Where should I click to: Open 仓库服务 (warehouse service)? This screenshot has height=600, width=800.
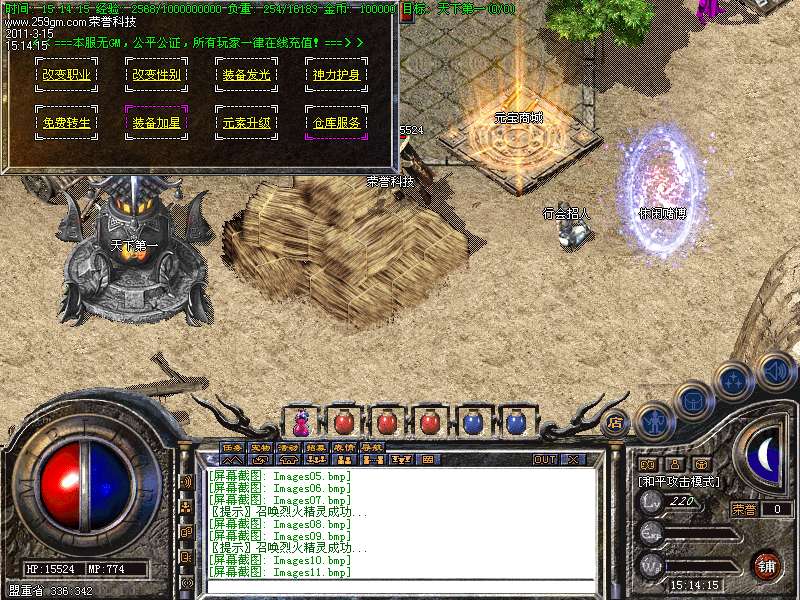point(335,123)
